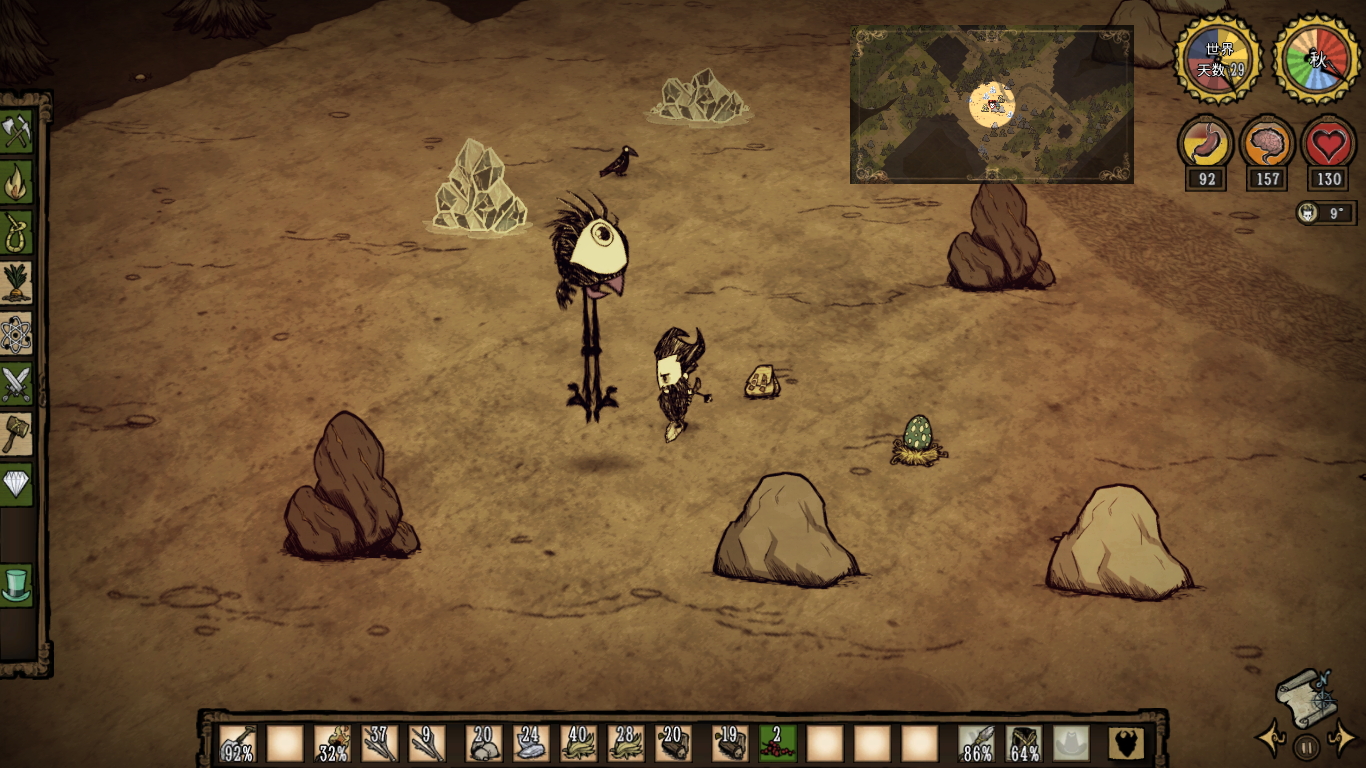
Task: Click the equipped spear at 86%
Action: (x=977, y=743)
